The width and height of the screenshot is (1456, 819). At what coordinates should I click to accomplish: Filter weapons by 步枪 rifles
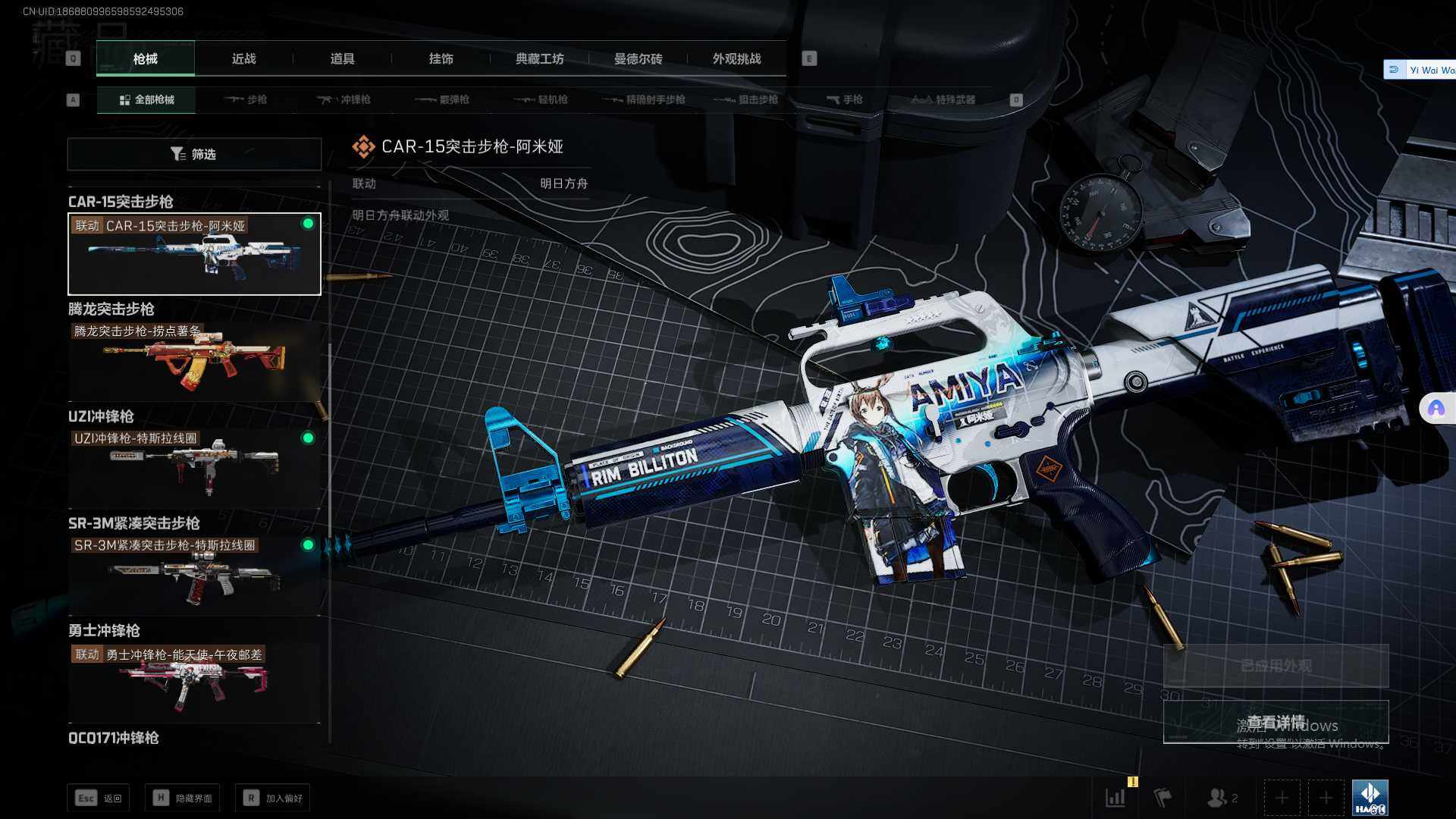[x=246, y=99]
